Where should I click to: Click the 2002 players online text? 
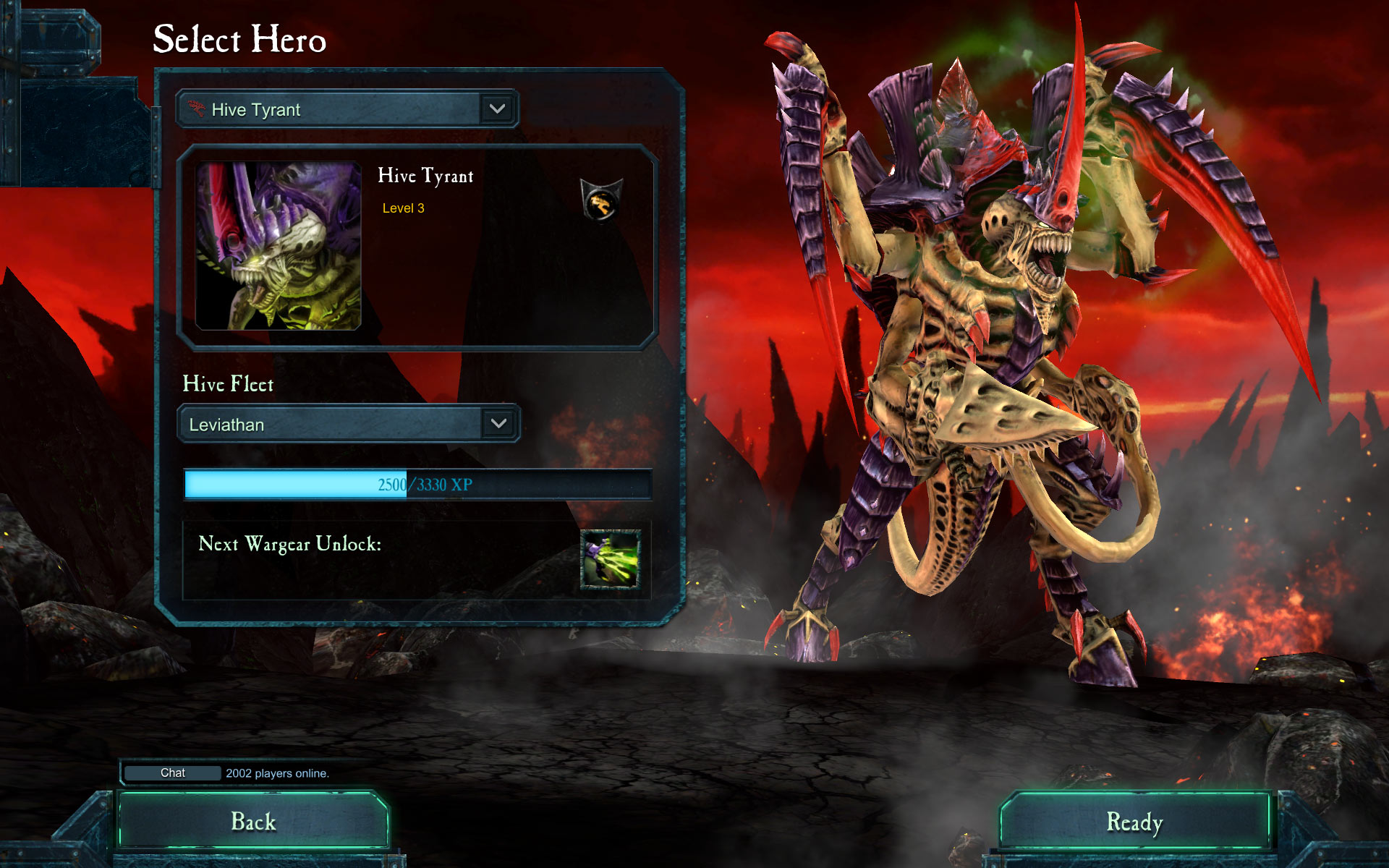tap(277, 773)
